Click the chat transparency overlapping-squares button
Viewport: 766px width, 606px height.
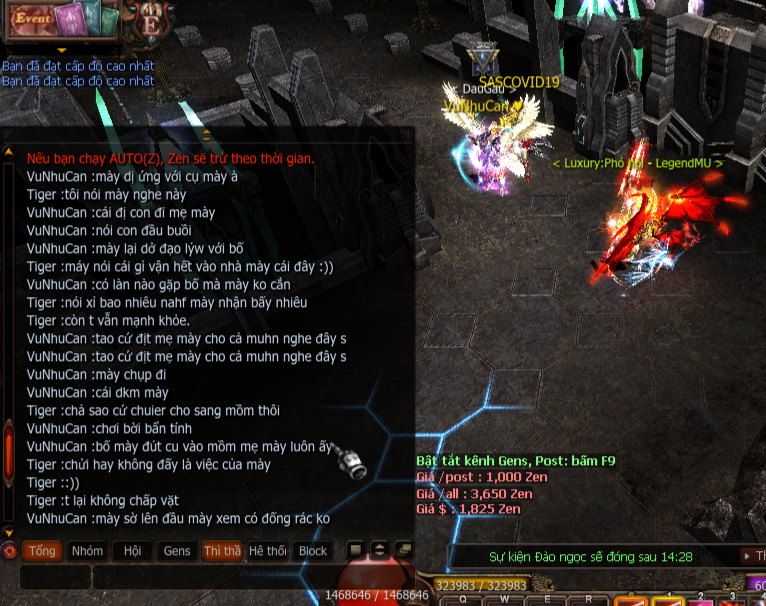[403, 550]
